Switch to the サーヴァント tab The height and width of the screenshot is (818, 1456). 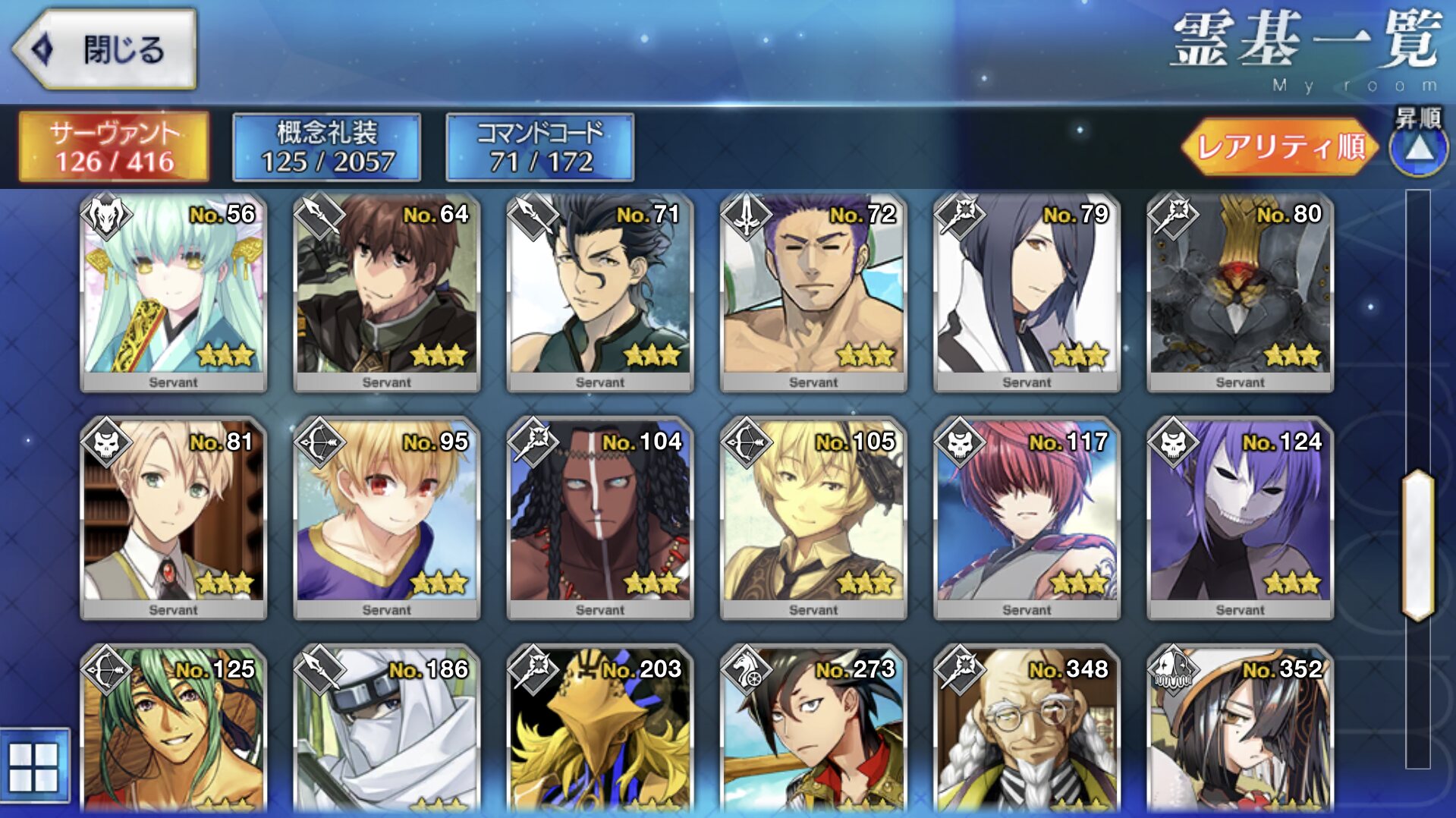[x=114, y=147]
